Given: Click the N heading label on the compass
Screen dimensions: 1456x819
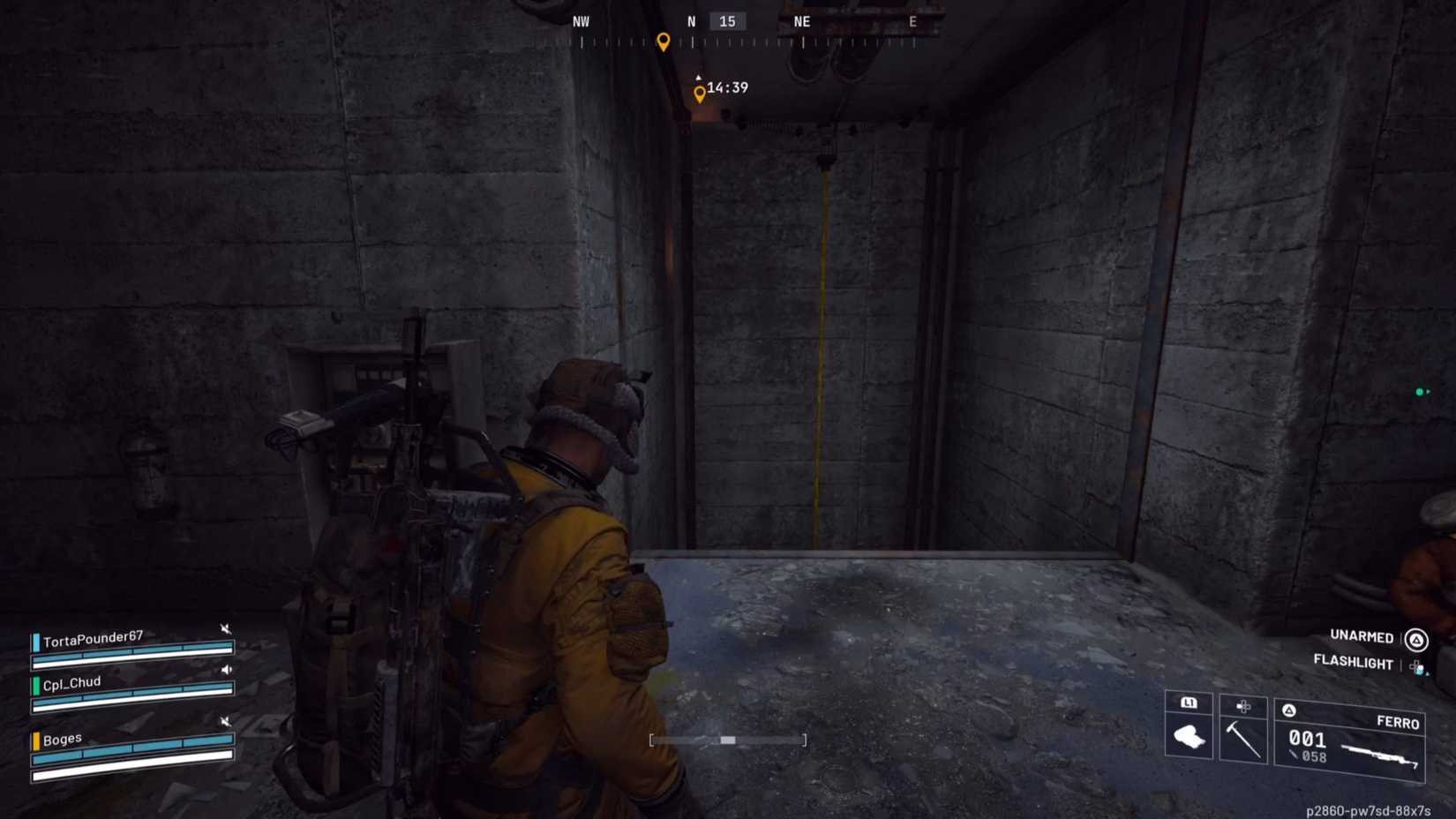Looking at the screenshot, I should click(690, 21).
